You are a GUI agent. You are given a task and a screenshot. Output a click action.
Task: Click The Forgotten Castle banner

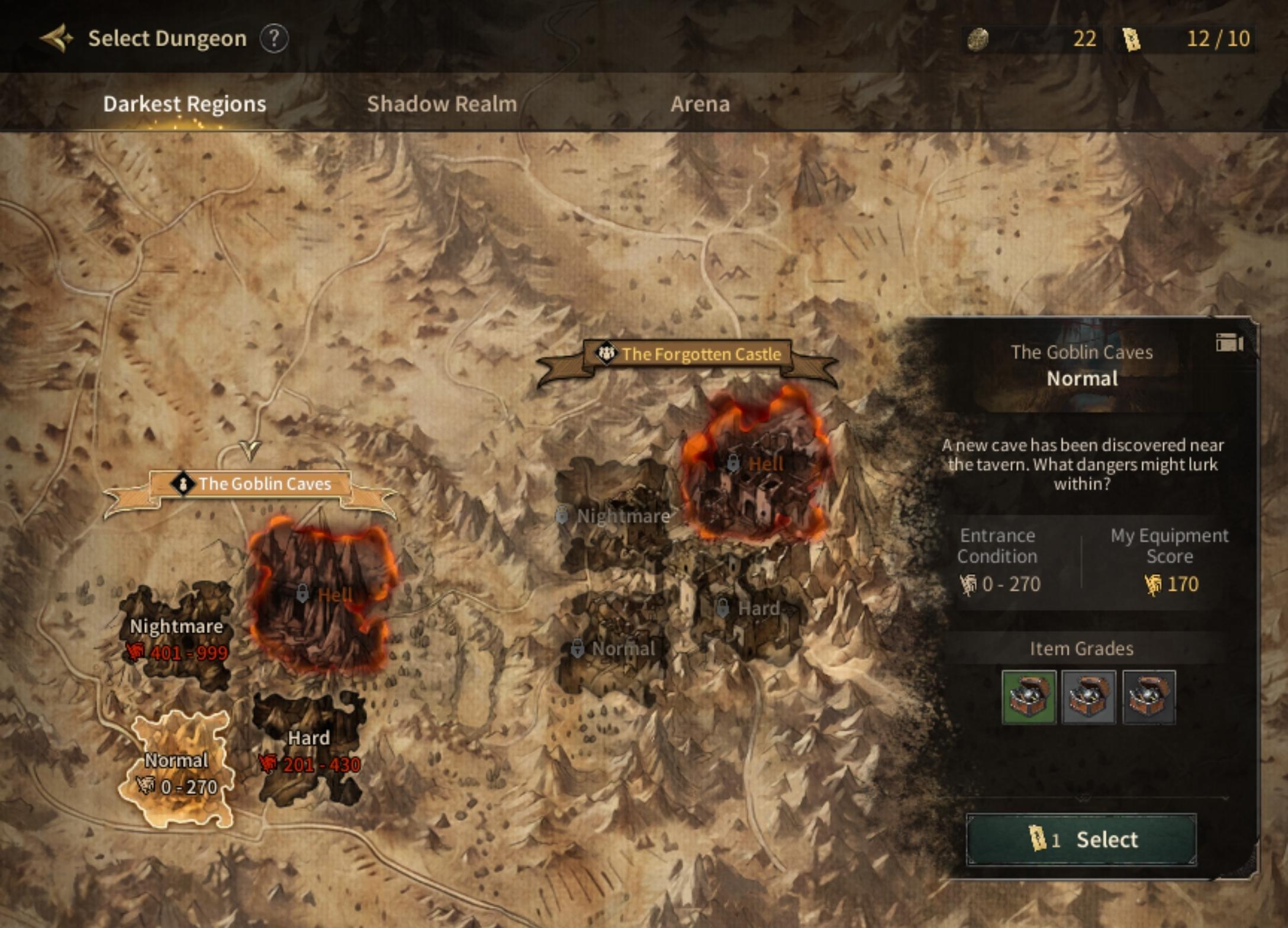click(x=688, y=355)
